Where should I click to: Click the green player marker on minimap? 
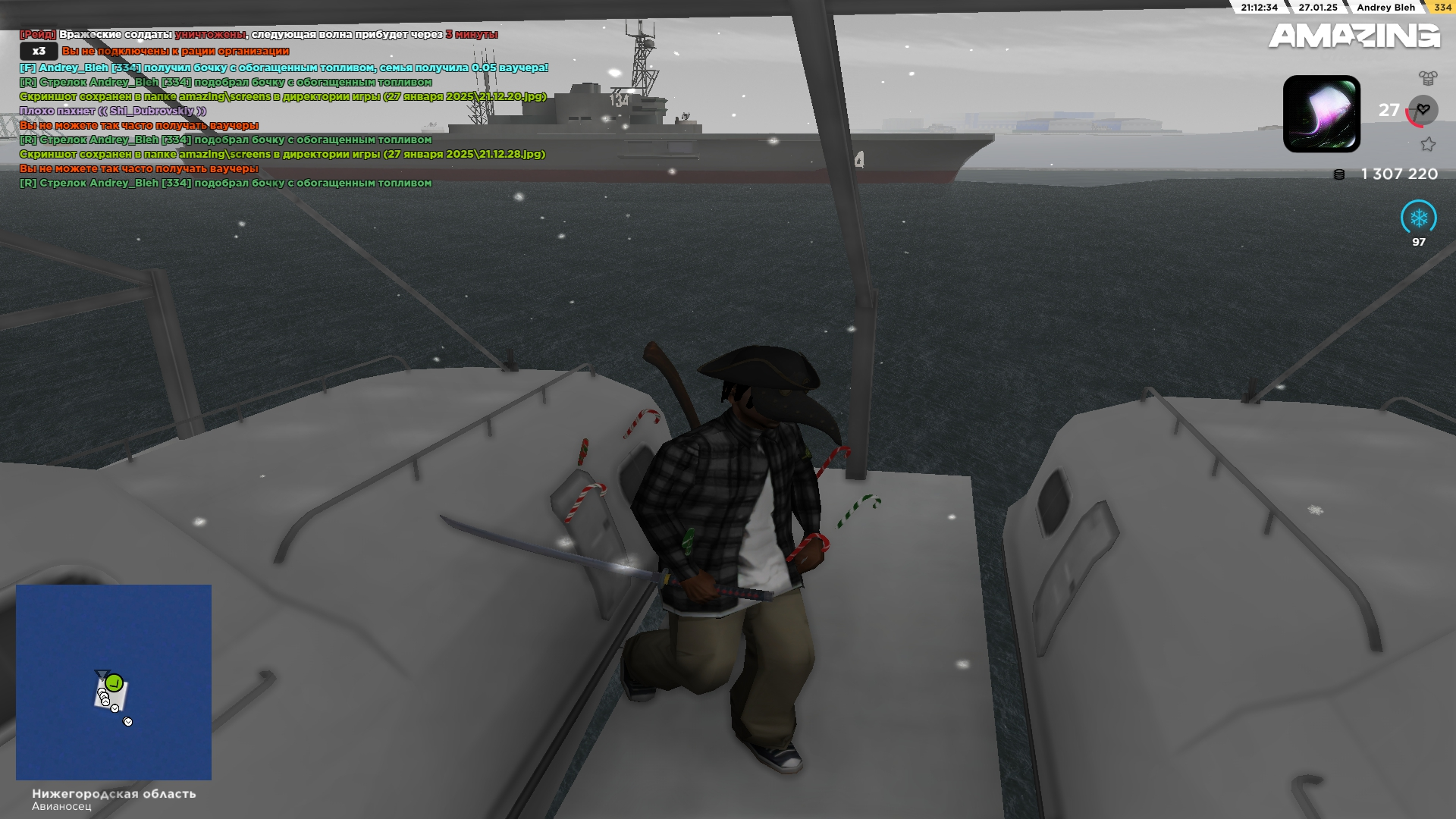pos(115,682)
